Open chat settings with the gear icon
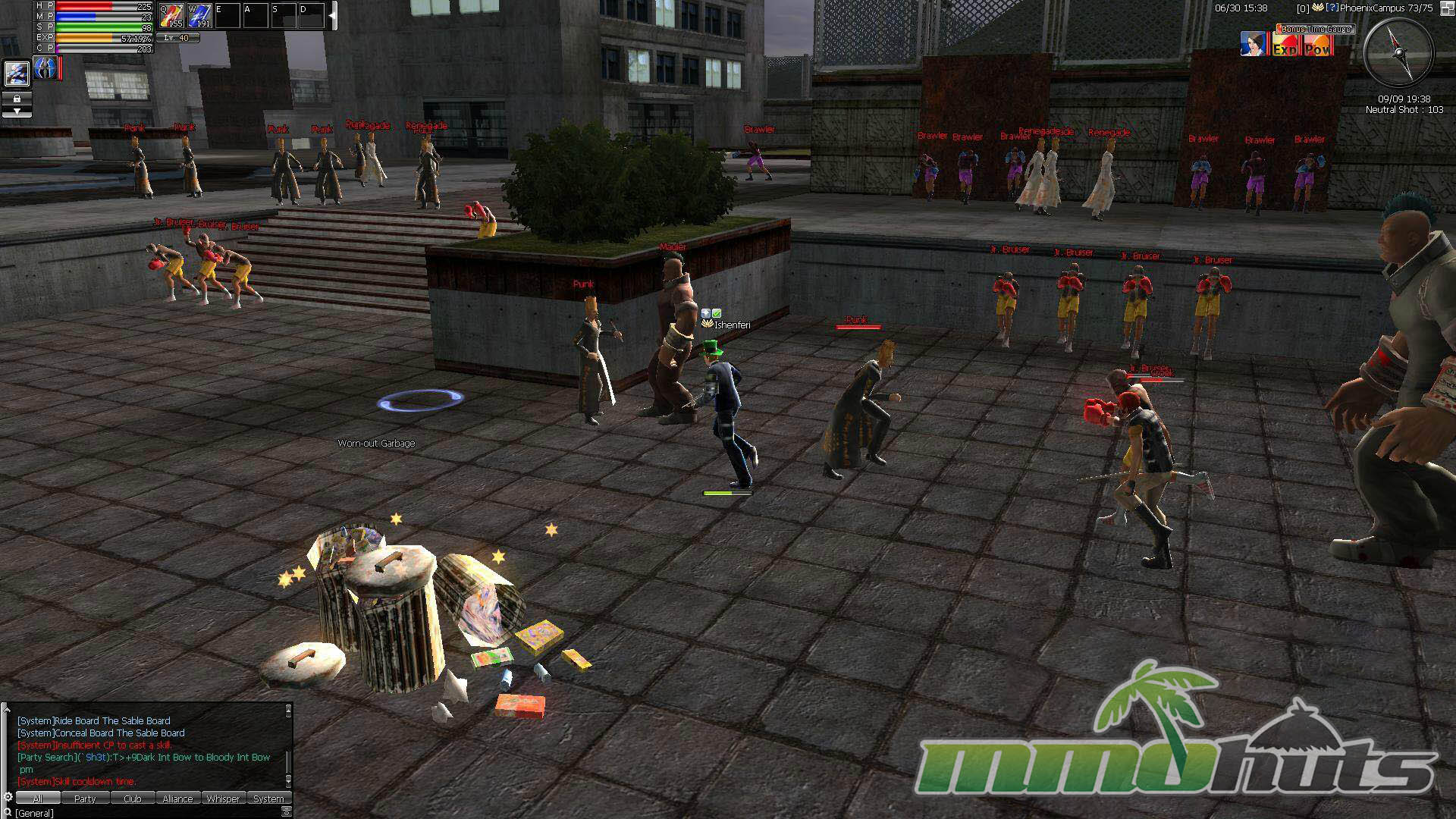The height and width of the screenshot is (819, 1456). pos(8,798)
